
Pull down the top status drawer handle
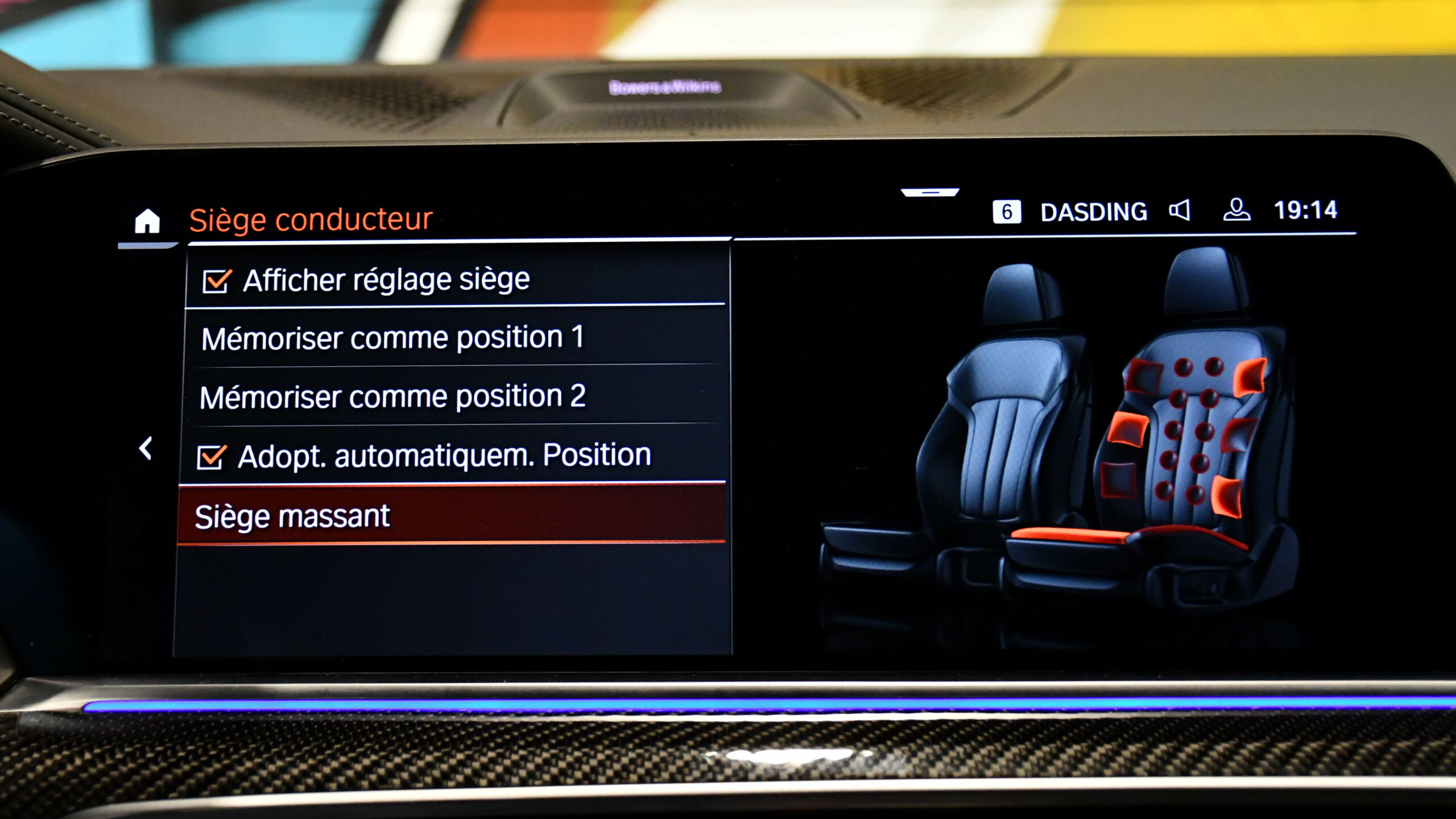[x=930, y=193]
